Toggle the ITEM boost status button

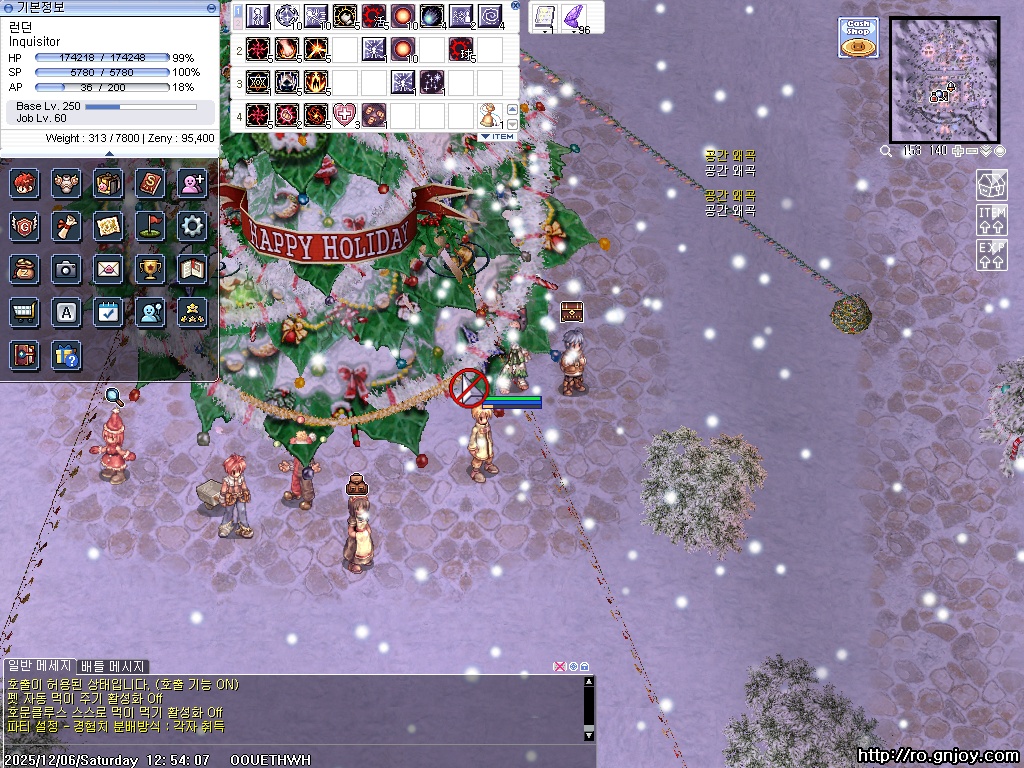pyautogui.click(x=991, y=220)
